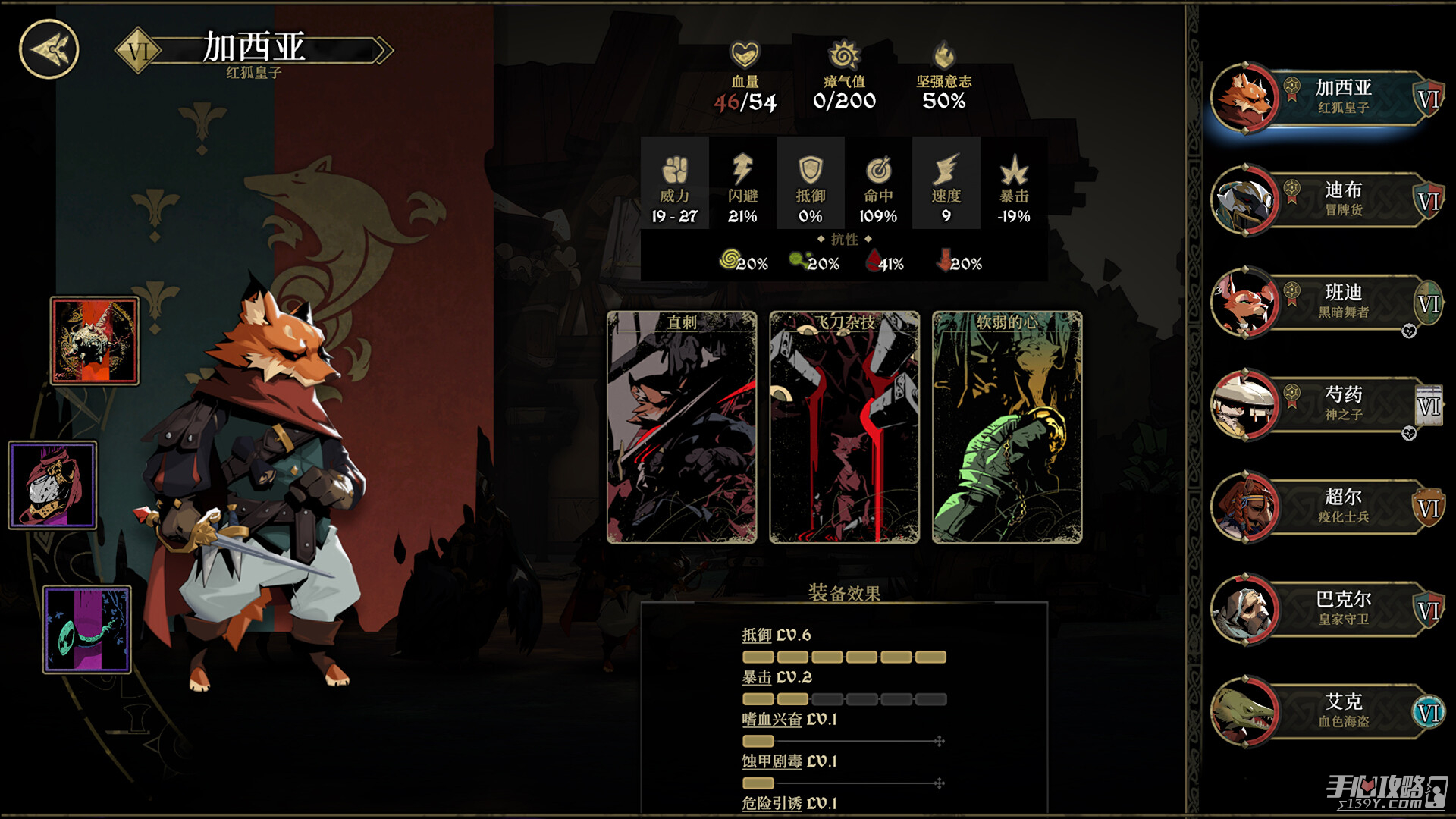Screen dimensions: 1456x819
Task: Select 加西亚 红狐皇子 in the roster
Action: tap(1326, 98)
